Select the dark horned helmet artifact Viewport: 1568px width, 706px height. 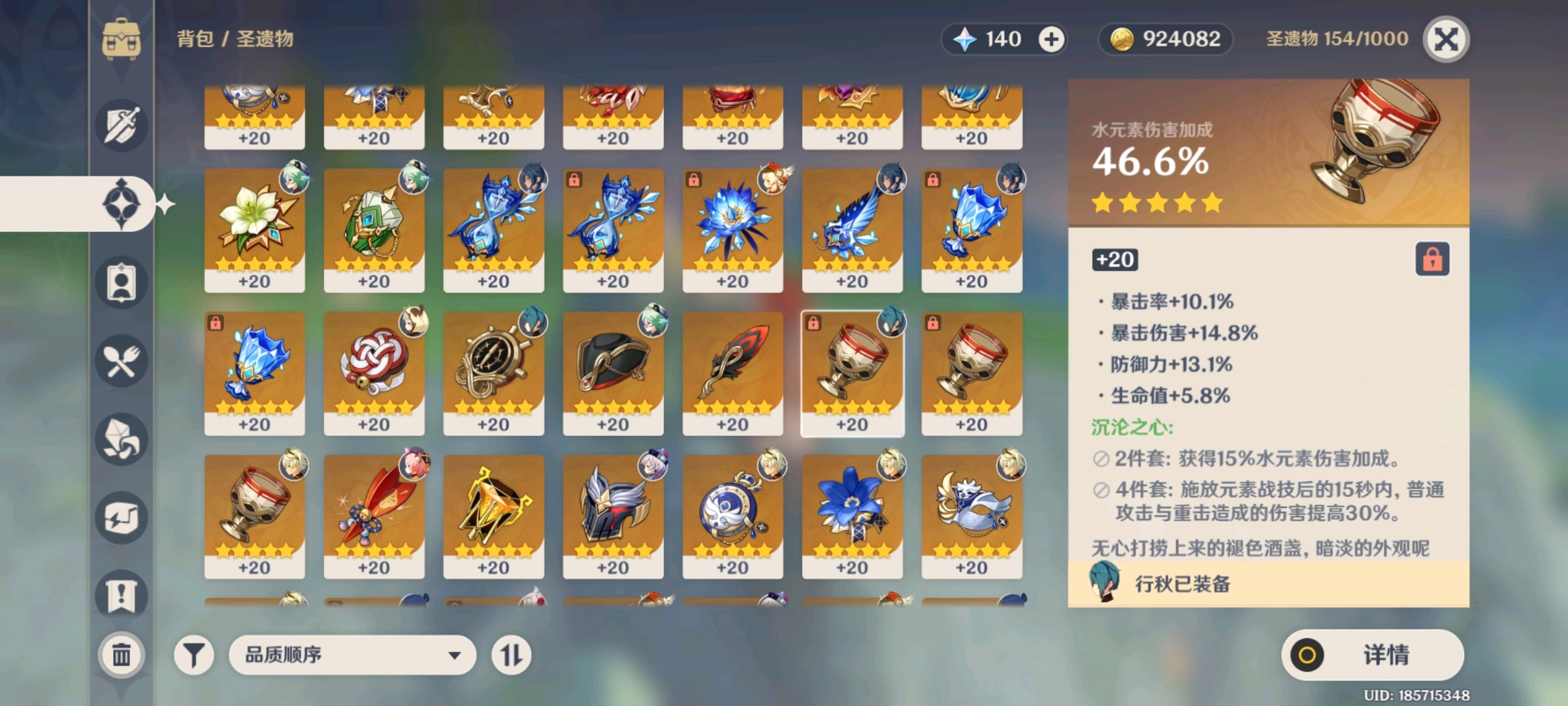click(613, 515)
